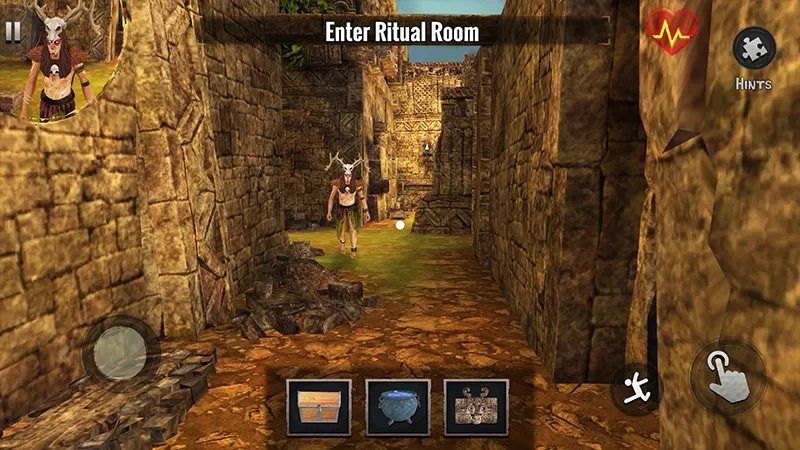Select the blue cauldron inventory slot
The image size is (800, 450).
pyautogui.click(x=398, y=407)
